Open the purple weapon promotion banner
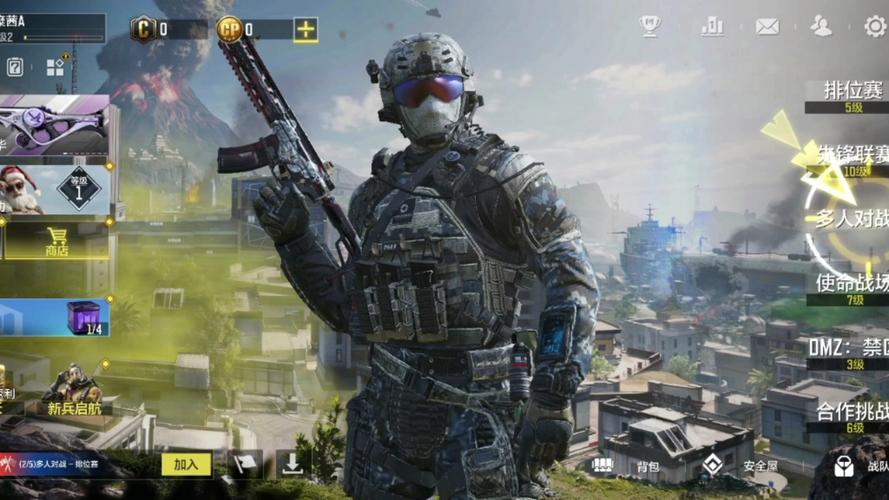This screenshot has width=889, height=500. coord(55,126)
